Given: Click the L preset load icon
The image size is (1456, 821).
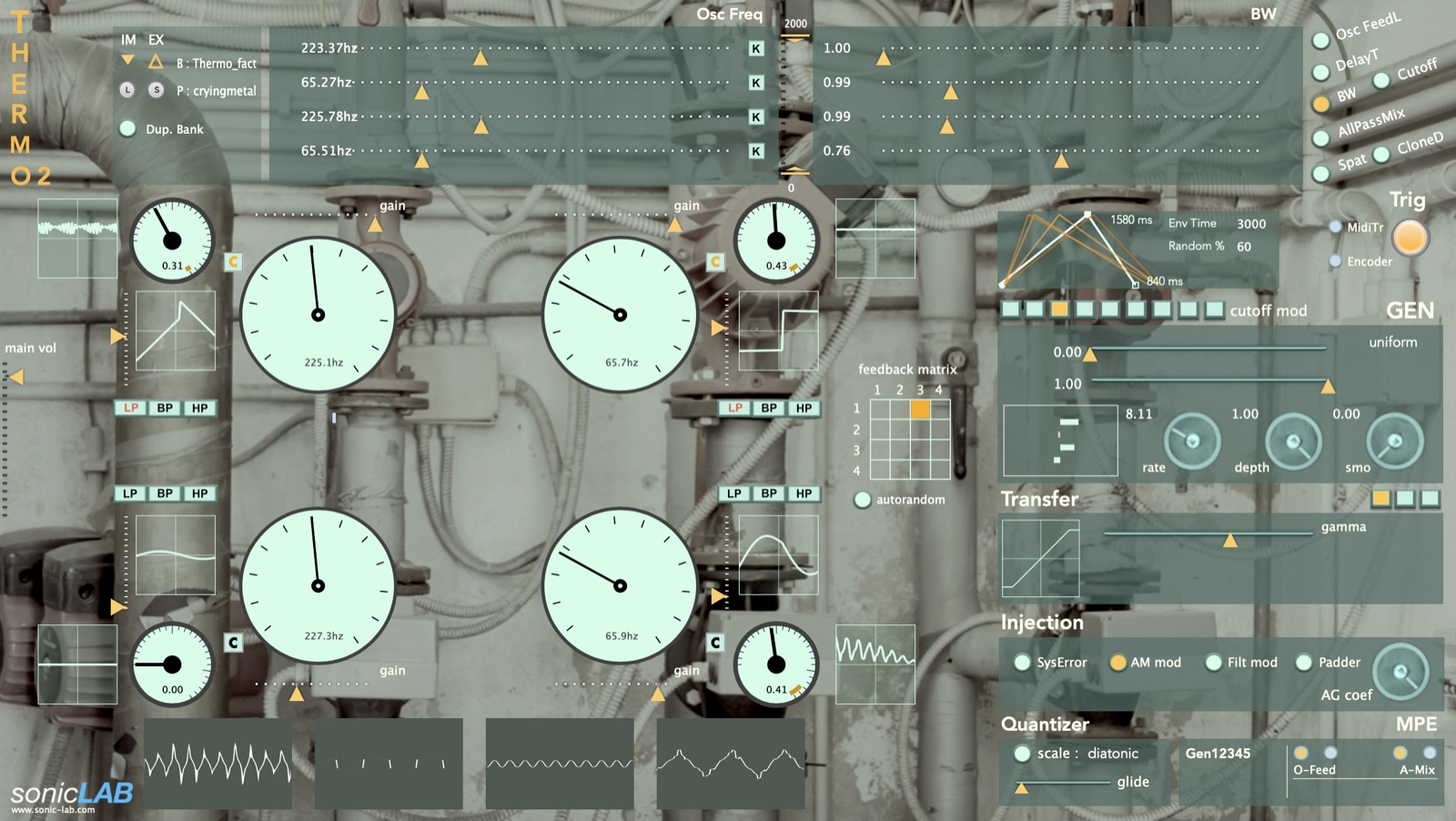Looking at the screenshot, I should 126,91.
